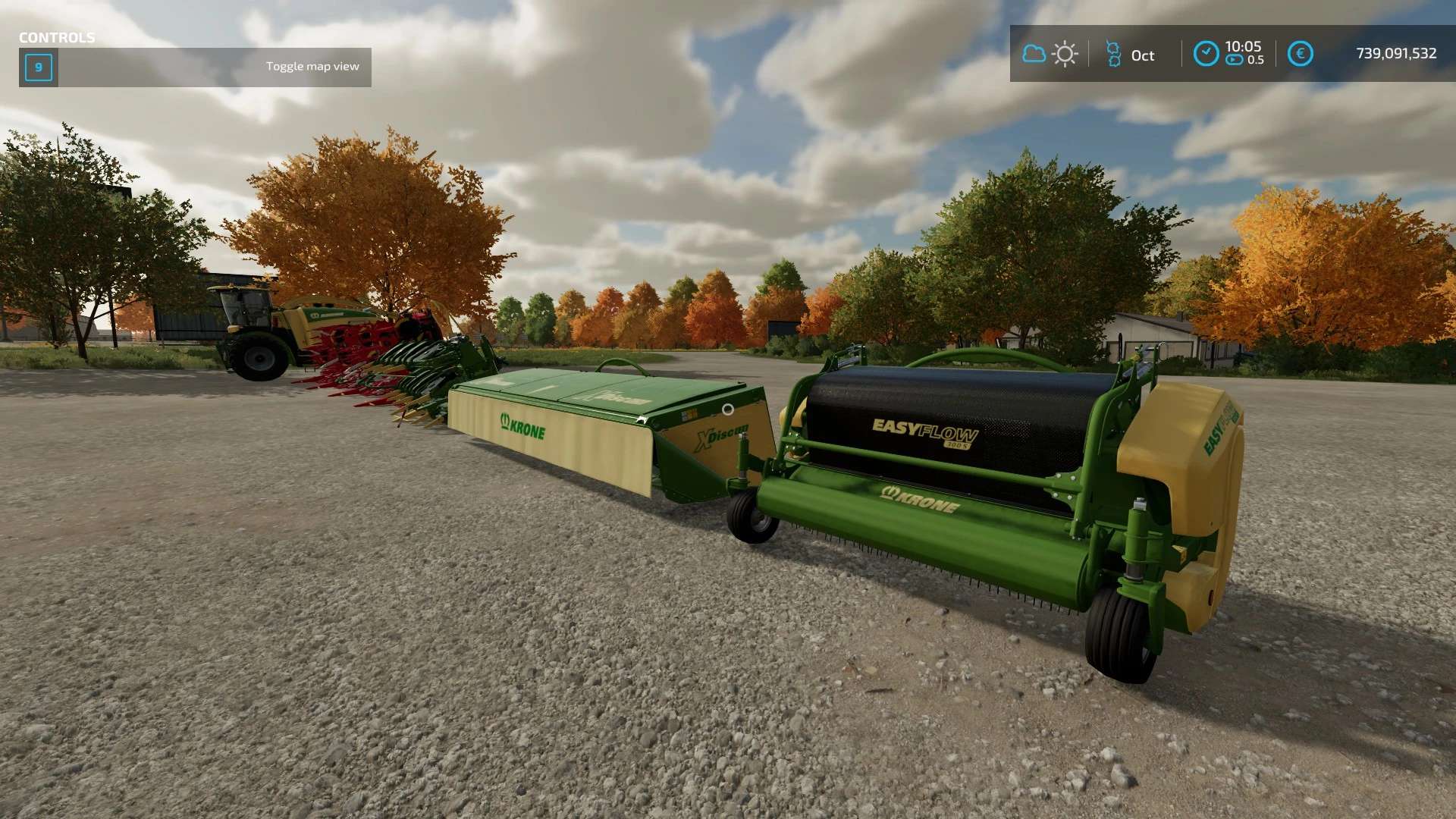1456x819 pixels.
Task: Click the cloud weather forecast icon
Action: [x=1034, y=54]
